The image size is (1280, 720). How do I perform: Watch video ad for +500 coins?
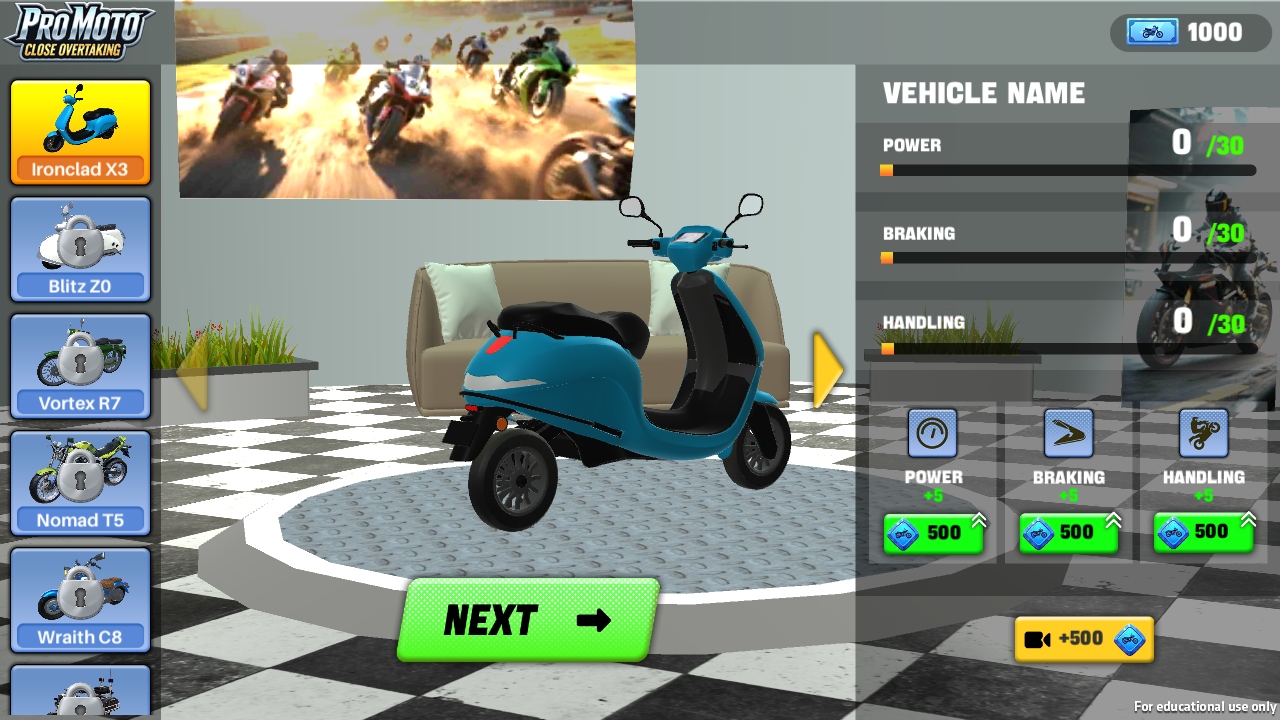pyautogui.click(x=1084, y=639)
